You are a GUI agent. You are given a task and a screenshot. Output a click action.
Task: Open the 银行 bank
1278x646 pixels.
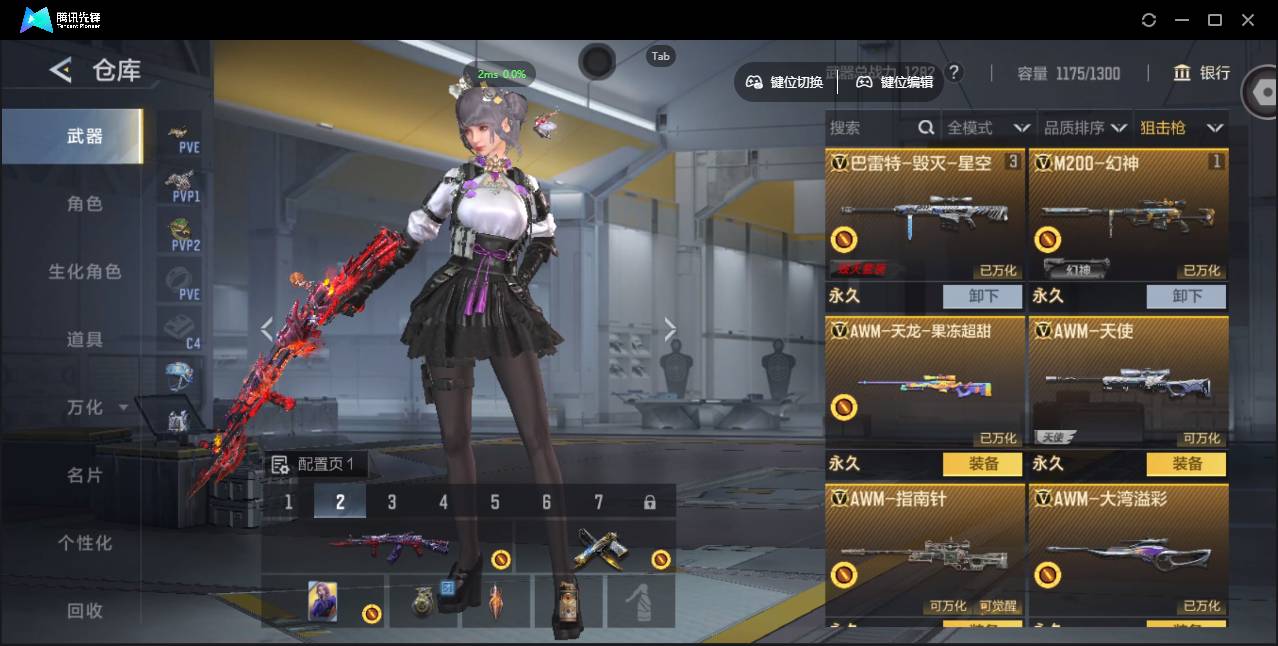1202,73
